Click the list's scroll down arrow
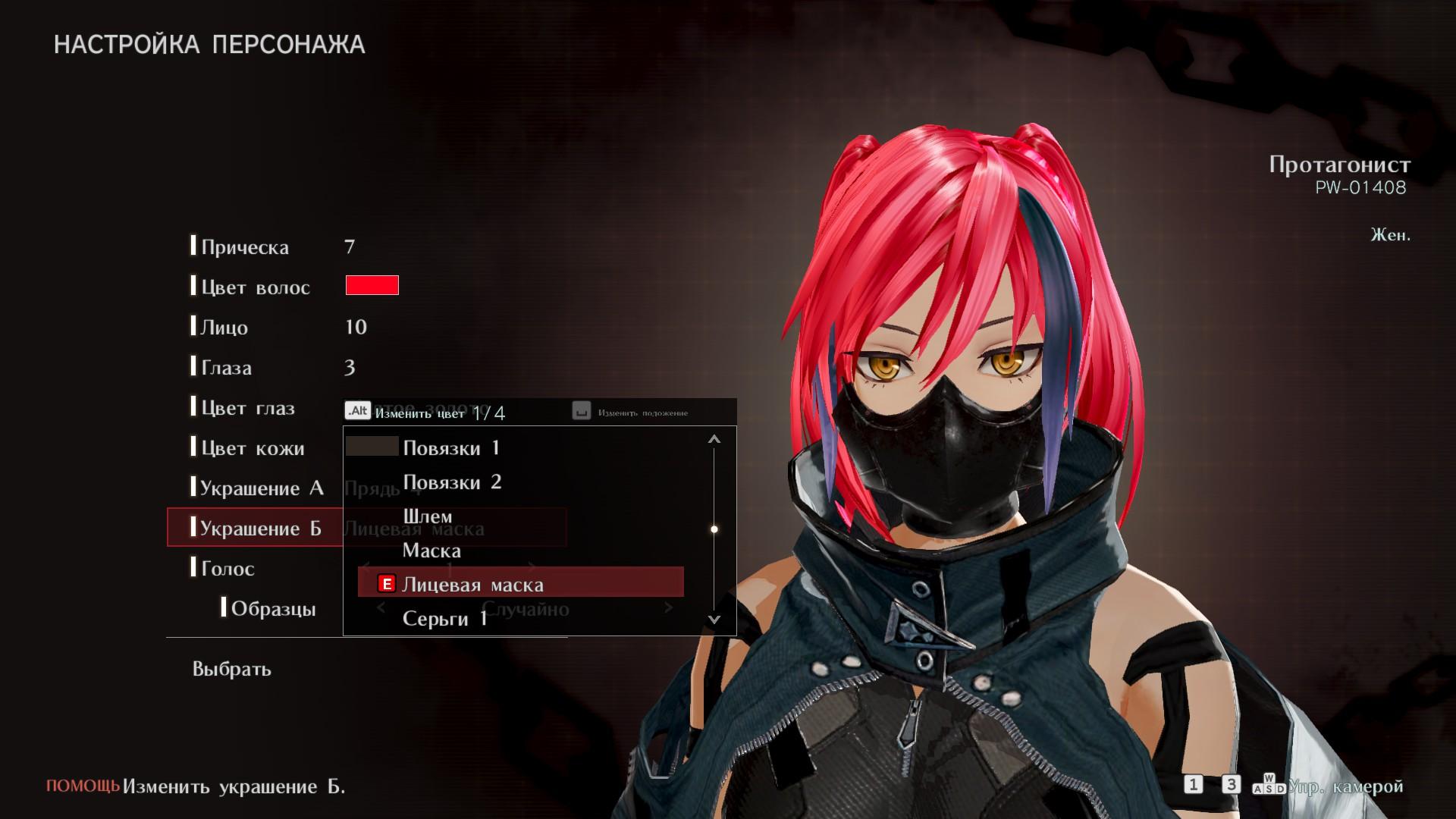 click(714, 620)
